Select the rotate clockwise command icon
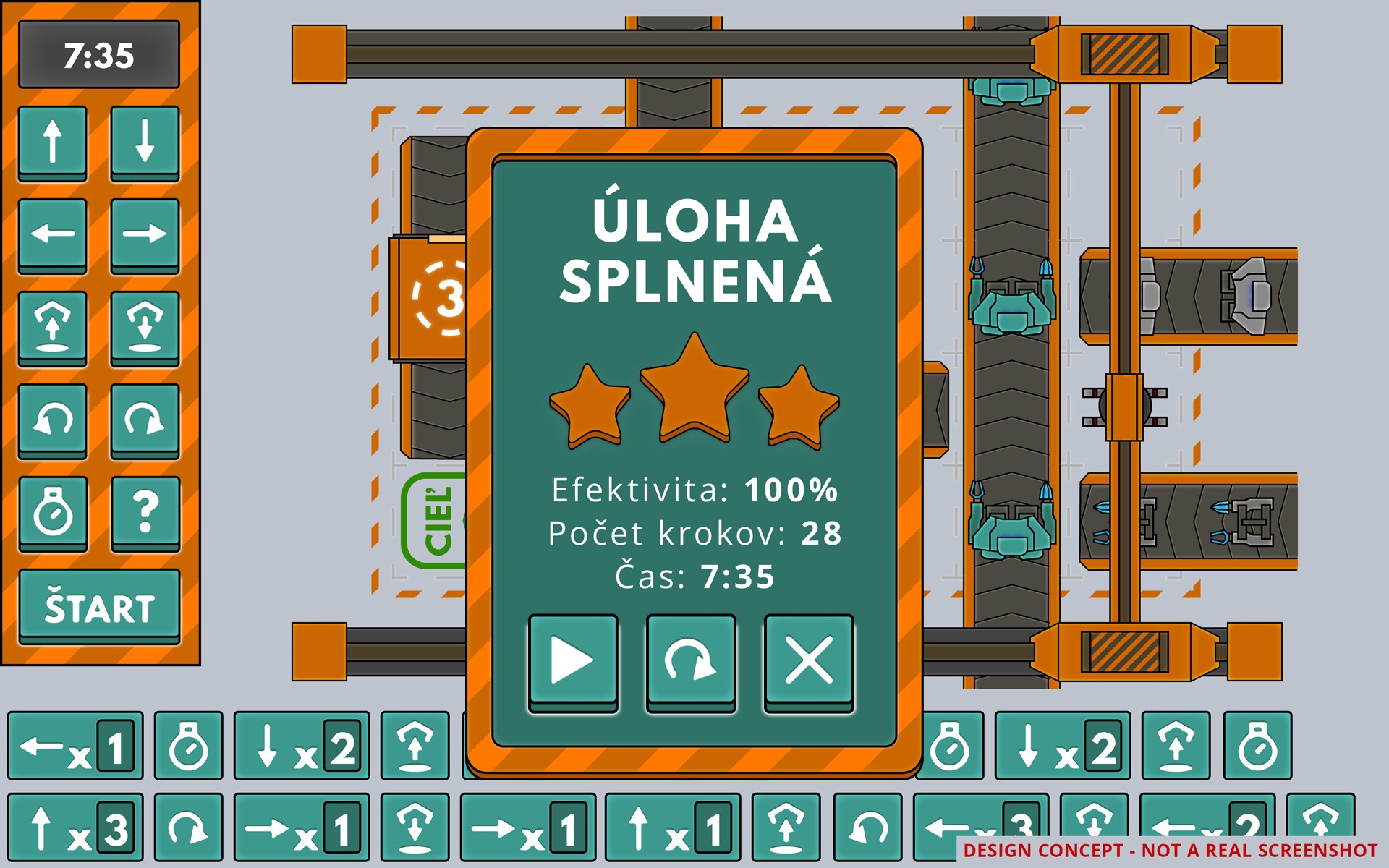The height and width of the screenshot is (868, 1389). tap(145, 420)
